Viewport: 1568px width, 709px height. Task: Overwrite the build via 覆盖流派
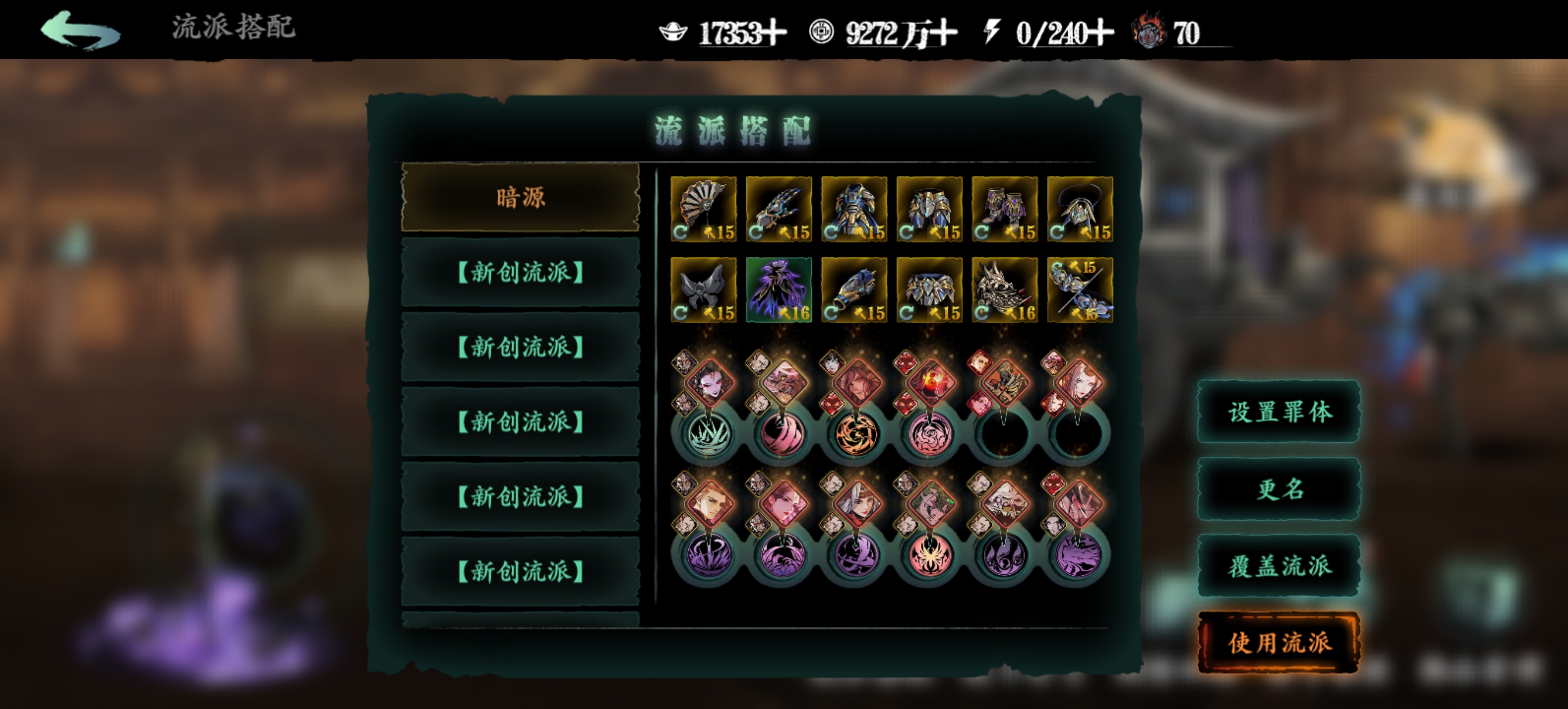tap(1279, 566)
